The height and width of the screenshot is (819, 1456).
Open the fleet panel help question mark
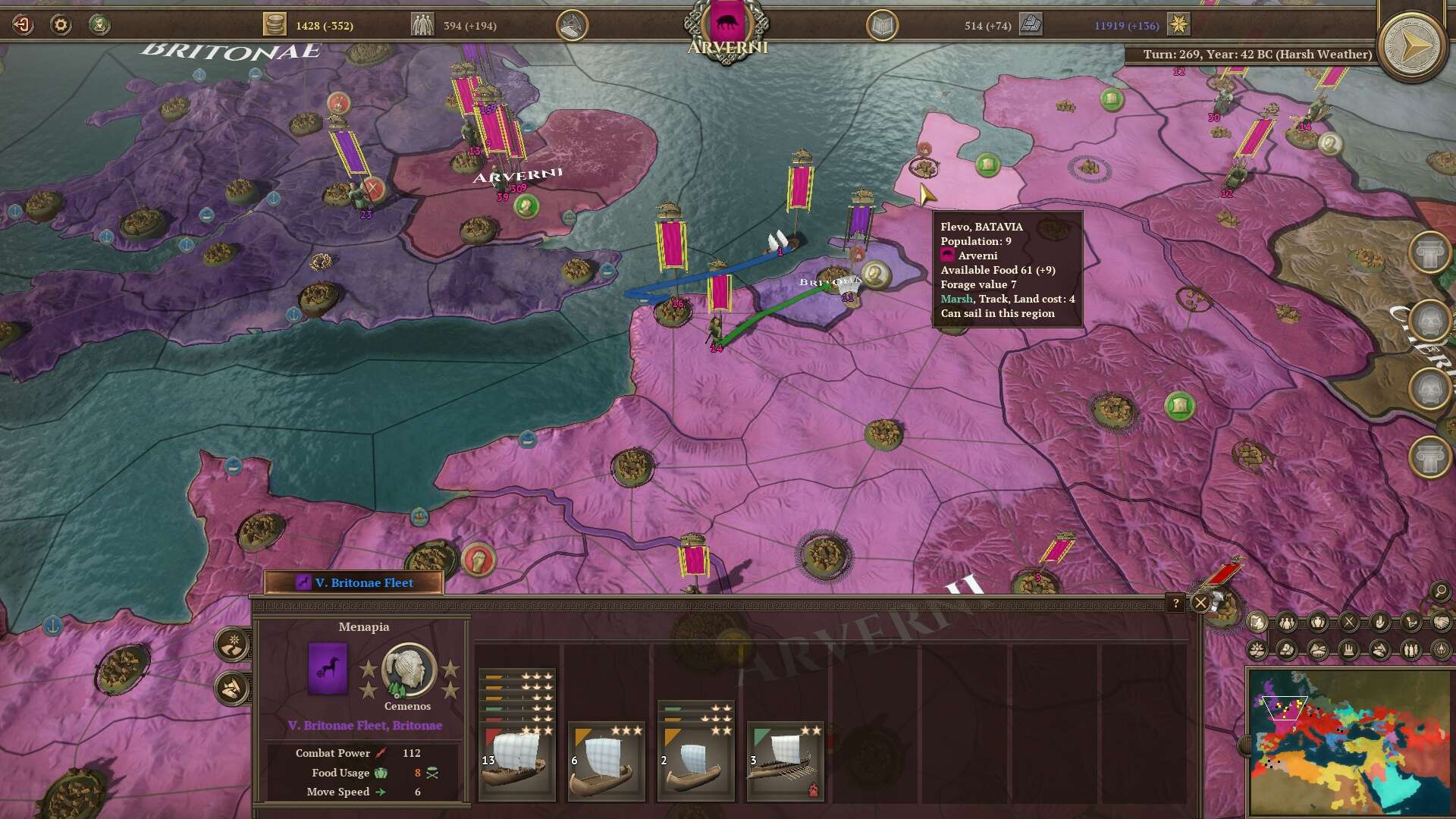pos(1175,603)
